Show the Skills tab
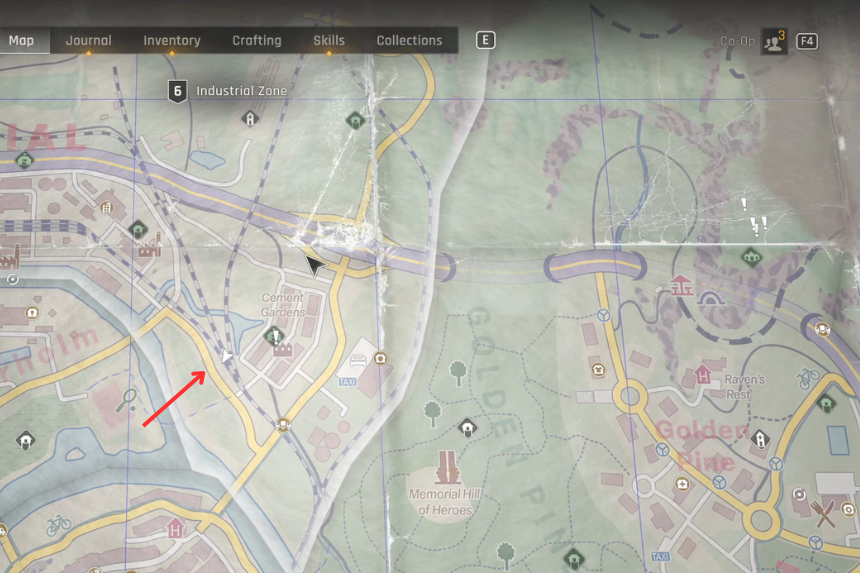This screenshot has height=573, width=860. 328,41
